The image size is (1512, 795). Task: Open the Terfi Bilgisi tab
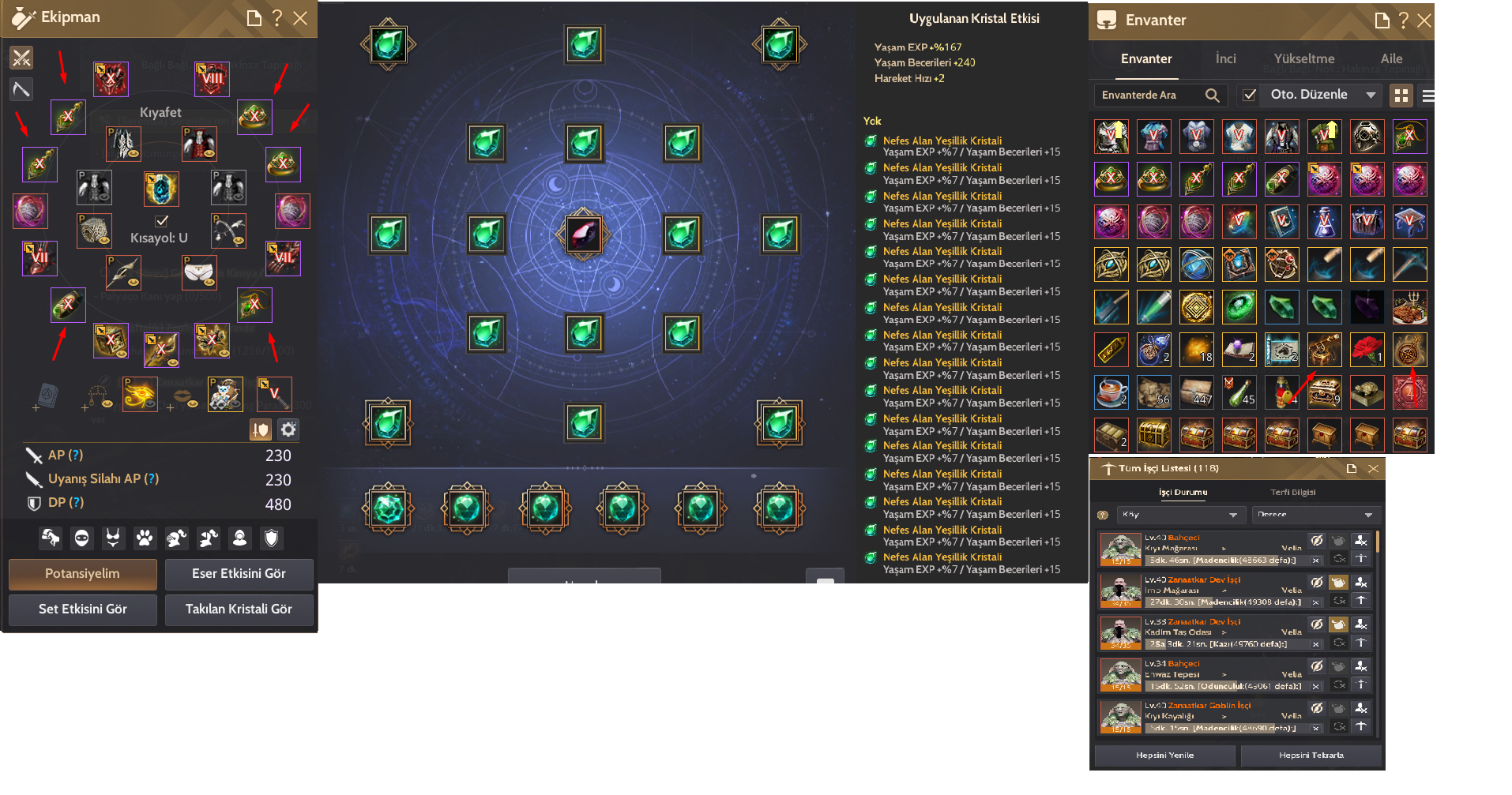(x=1296, y=492)
